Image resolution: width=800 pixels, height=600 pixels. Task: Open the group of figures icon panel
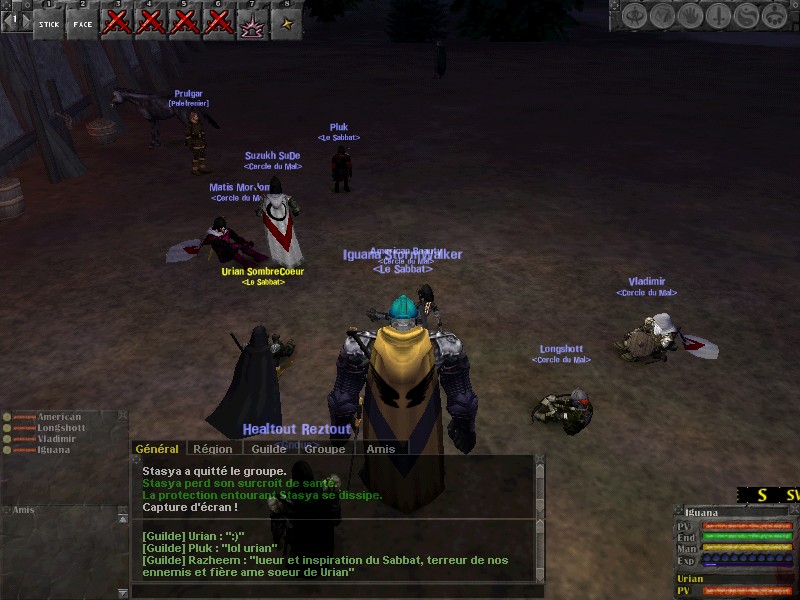[773, 16]
